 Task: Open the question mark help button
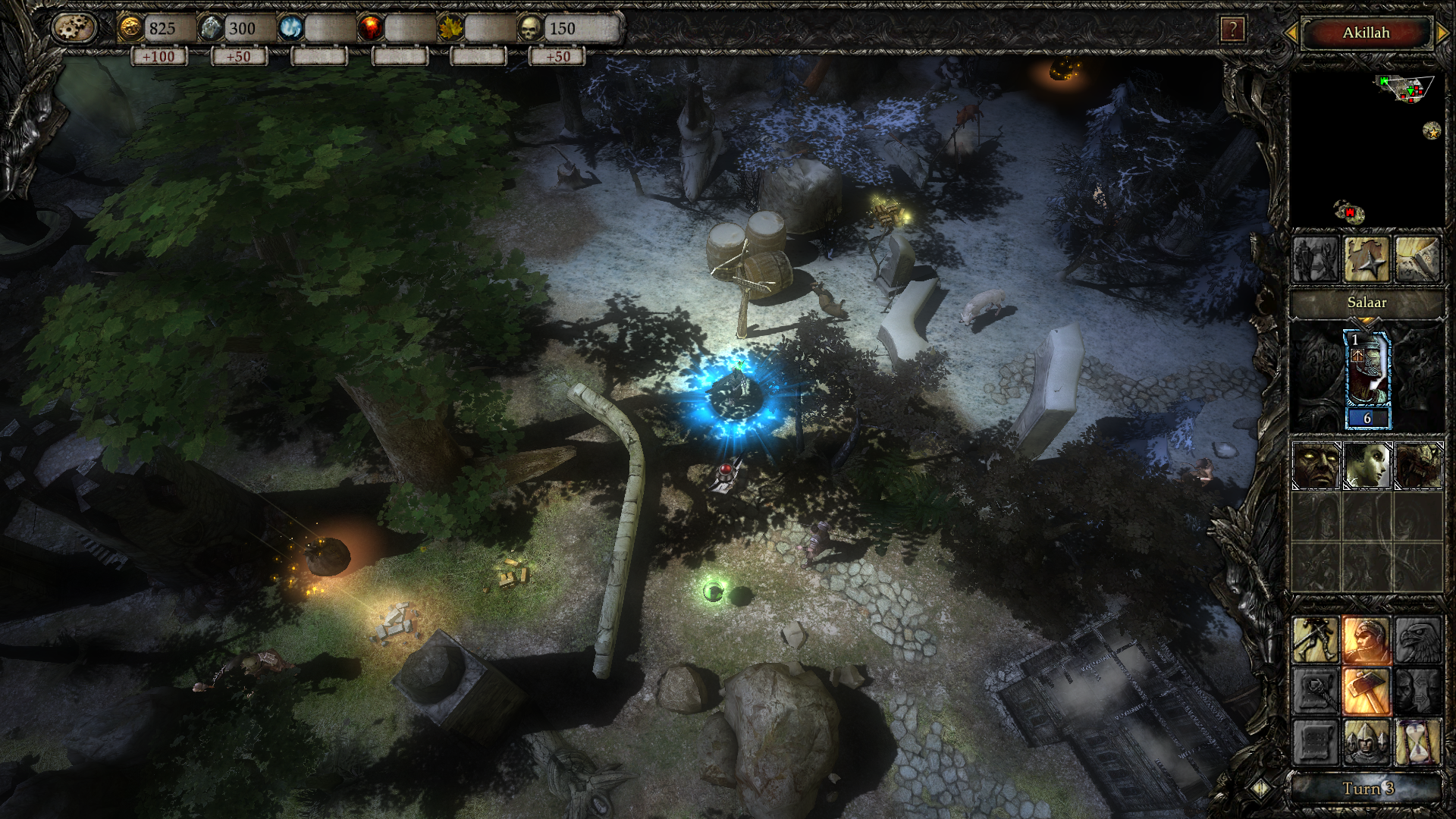coord(1232,30)
